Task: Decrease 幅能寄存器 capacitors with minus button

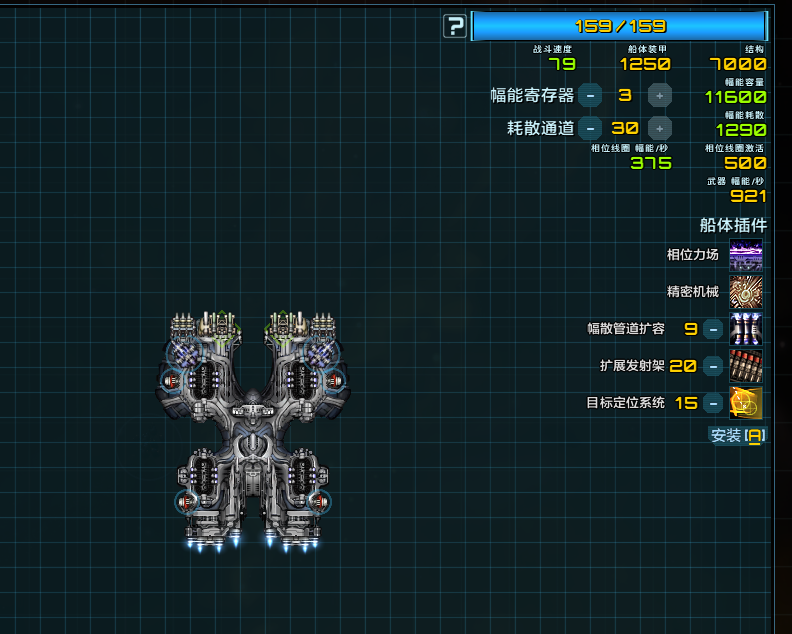Action: pos(590,95)
